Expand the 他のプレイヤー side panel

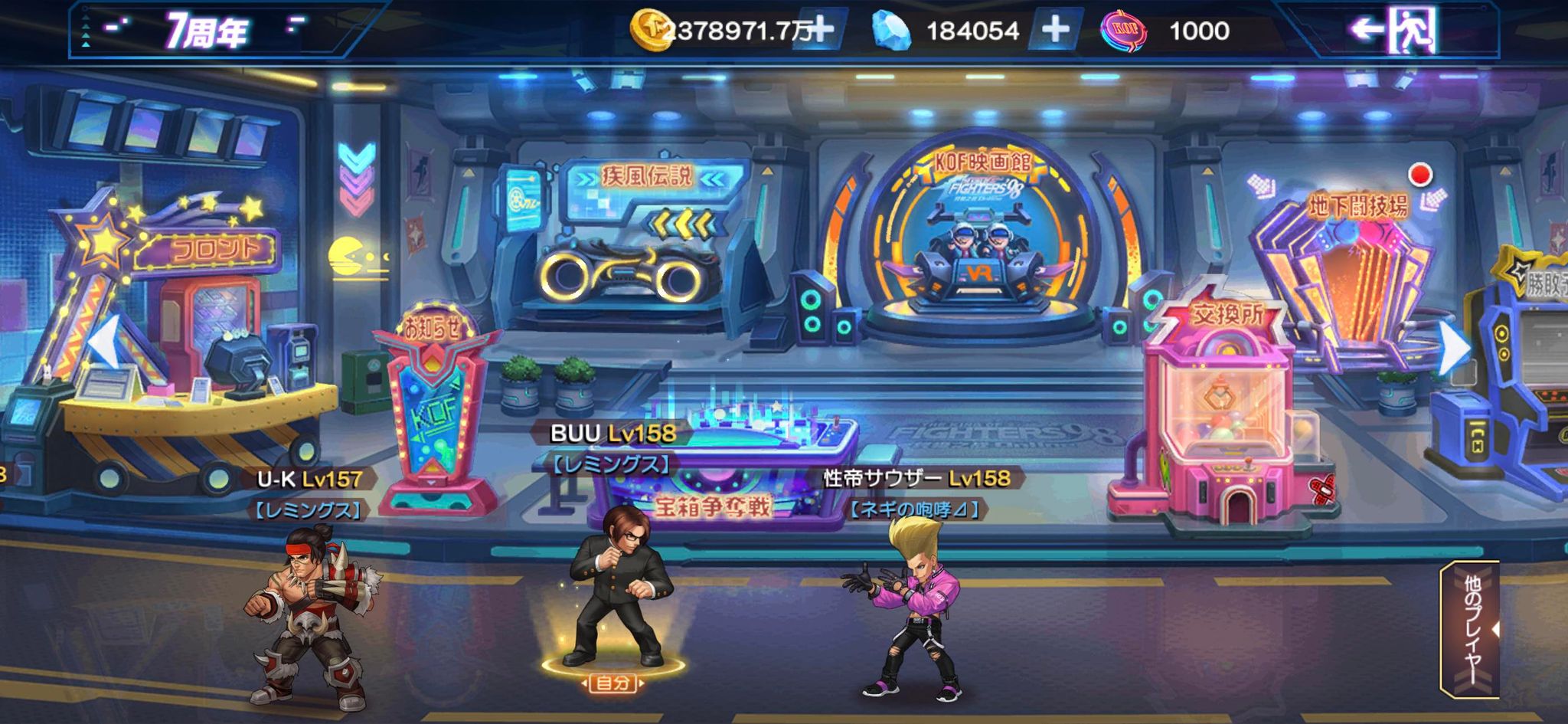pos(1472,628)
